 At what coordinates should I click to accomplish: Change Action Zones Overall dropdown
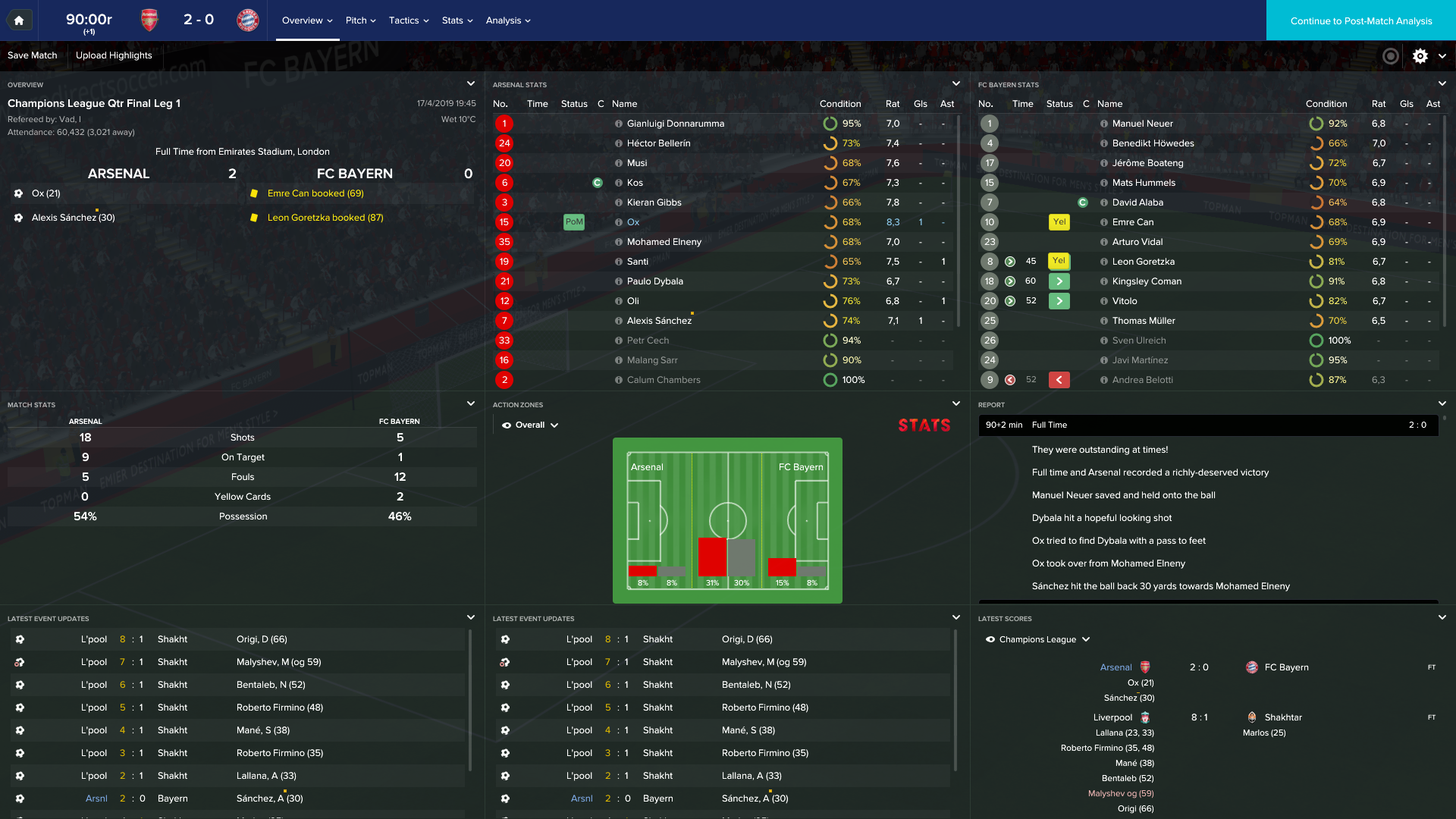[531, 425]
